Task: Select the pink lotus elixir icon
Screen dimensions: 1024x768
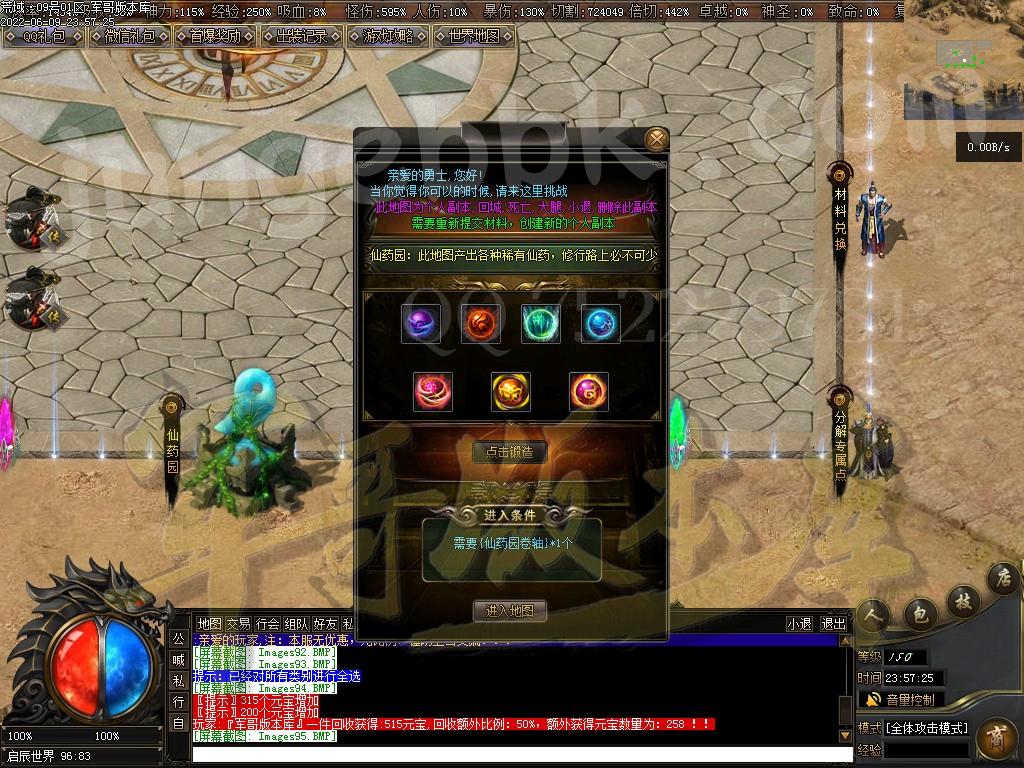Action: coord(433,391)
